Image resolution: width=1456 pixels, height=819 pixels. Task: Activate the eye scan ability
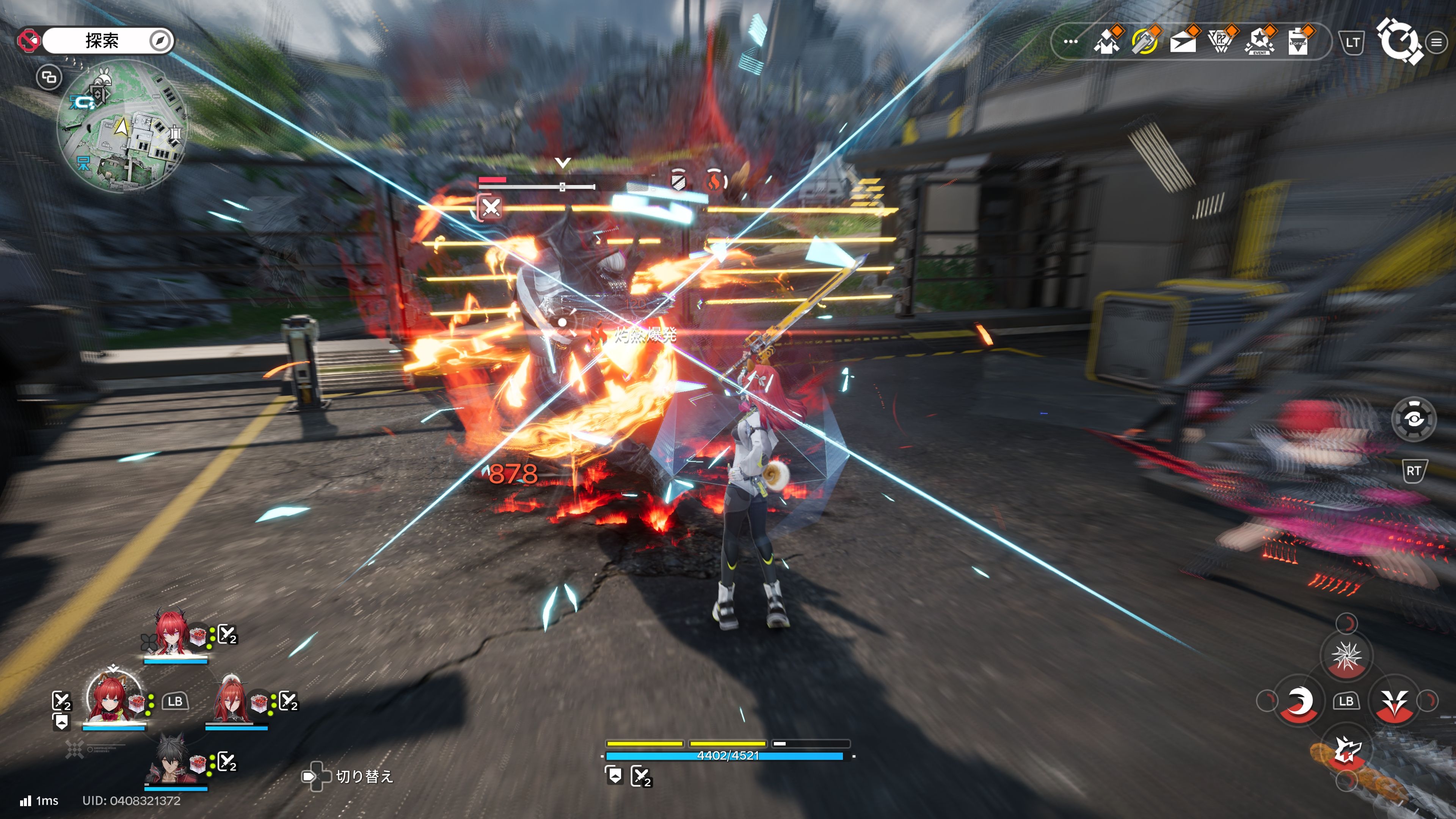(1413, 419)
